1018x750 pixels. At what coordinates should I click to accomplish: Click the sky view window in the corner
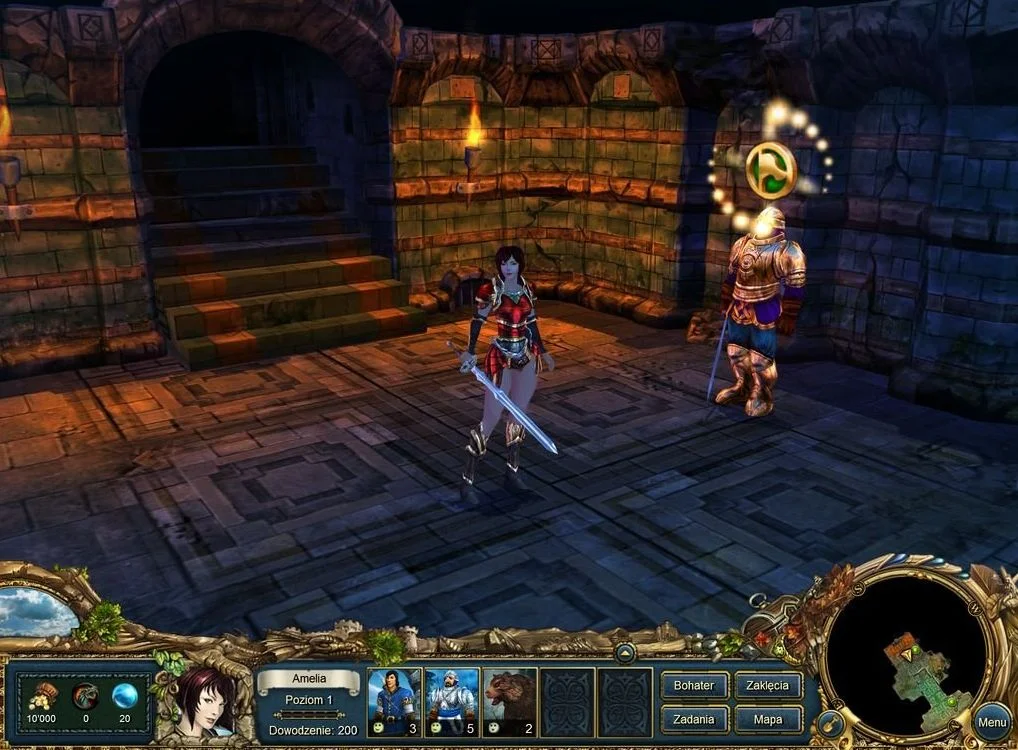coord(37,611)
